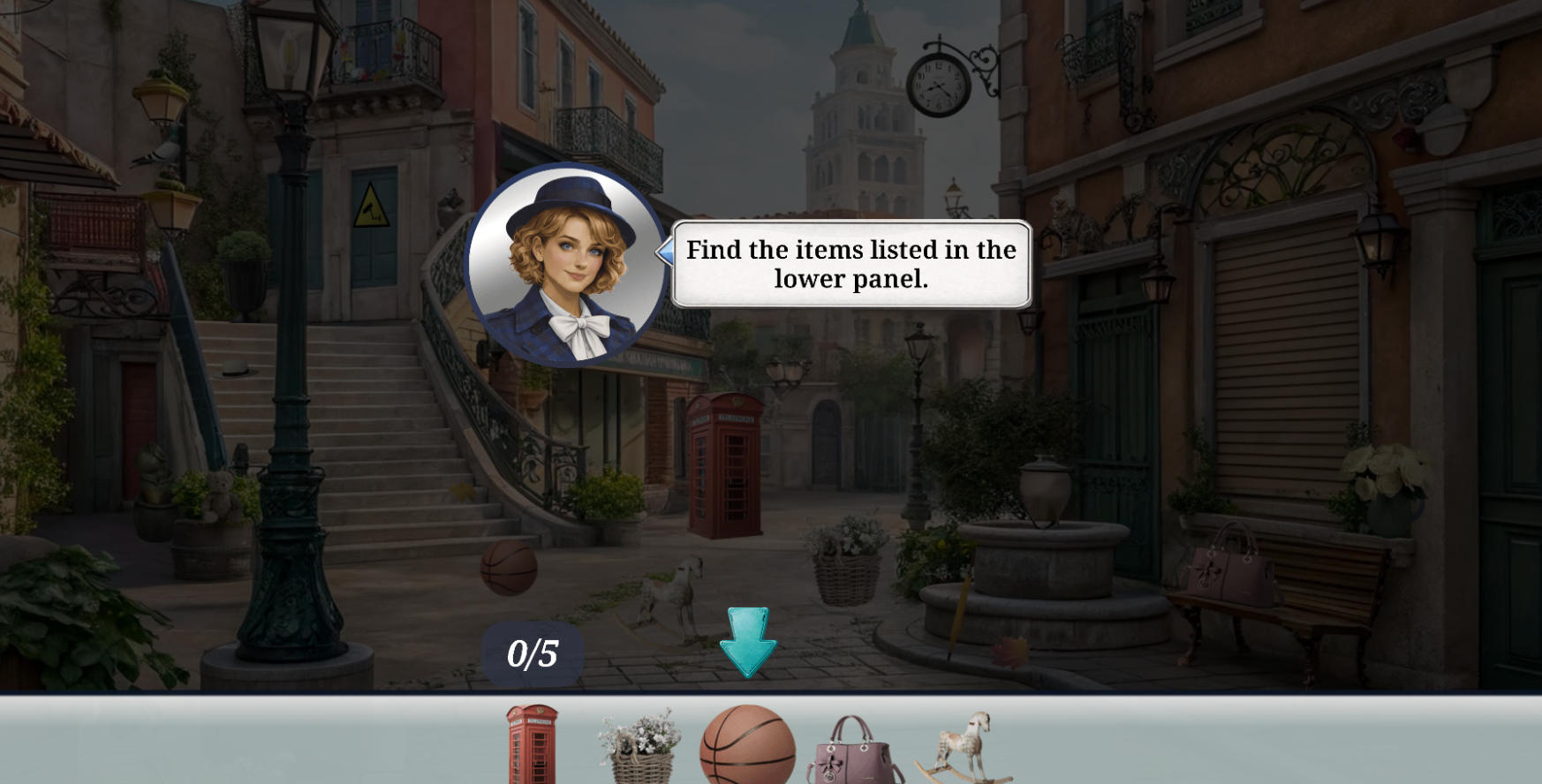Select the basketball icon in the lower panel
Viewport: 1542px width, 784px height.
(x=747, y=759)
